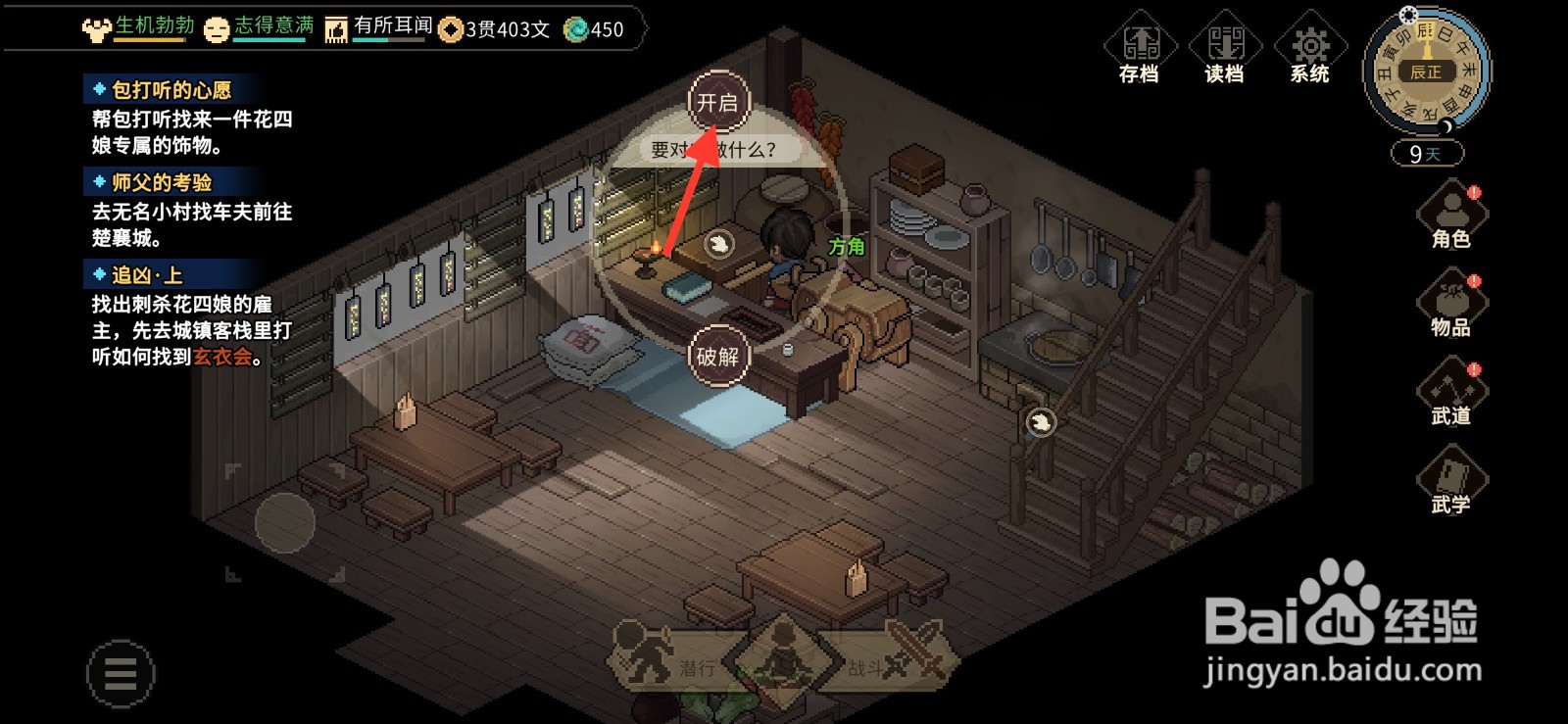
Task: Open the 武学 martial arts book
Action: coord(1451,483)
